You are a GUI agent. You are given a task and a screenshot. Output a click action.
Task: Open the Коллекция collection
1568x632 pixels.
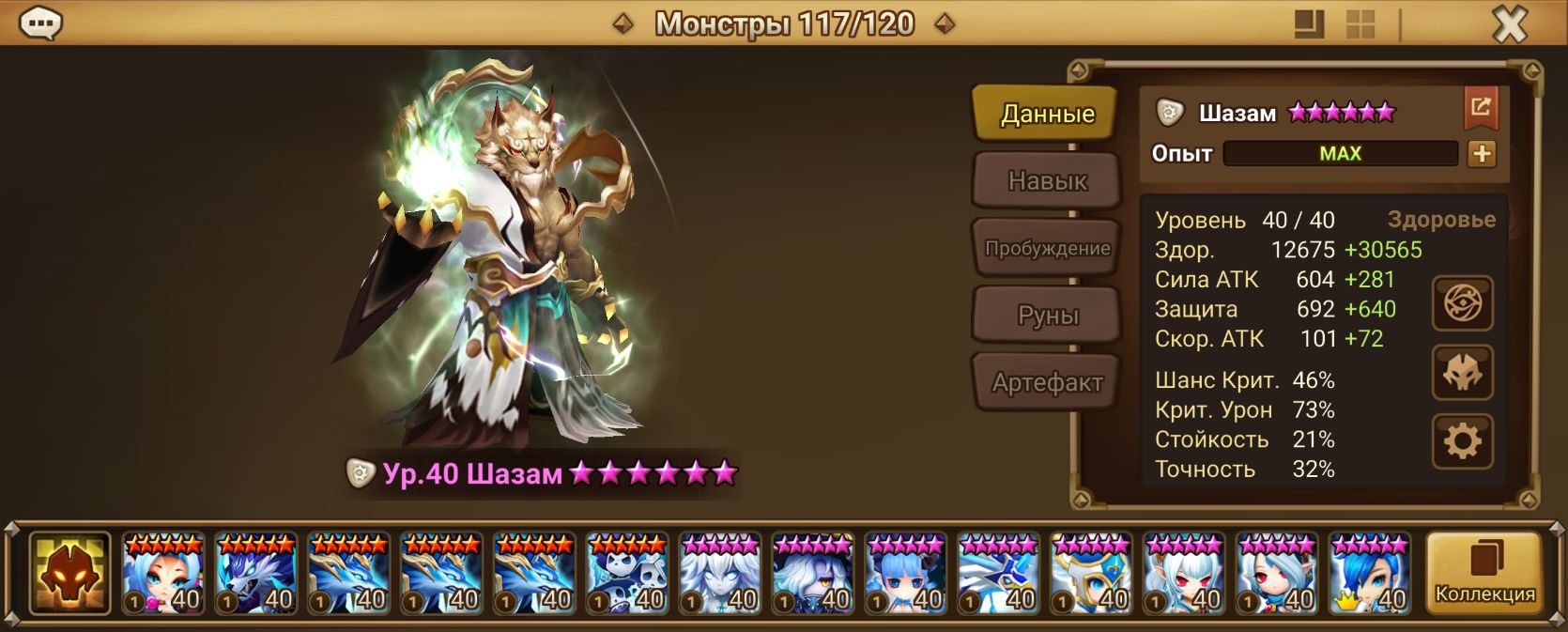(1483, 573)
